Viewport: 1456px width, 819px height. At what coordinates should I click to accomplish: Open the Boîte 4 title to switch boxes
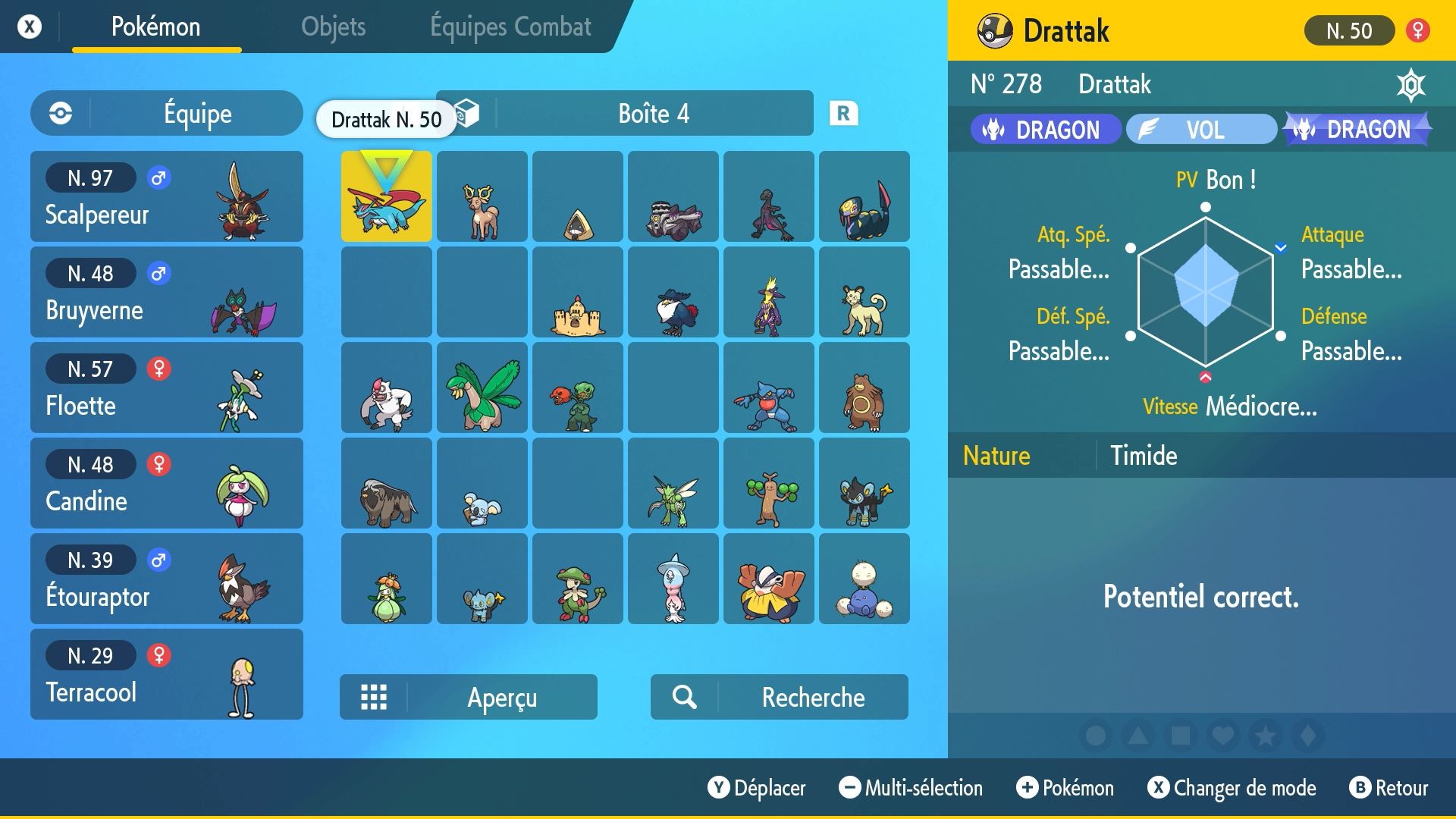pyautogui.click(x=652, y=114)
